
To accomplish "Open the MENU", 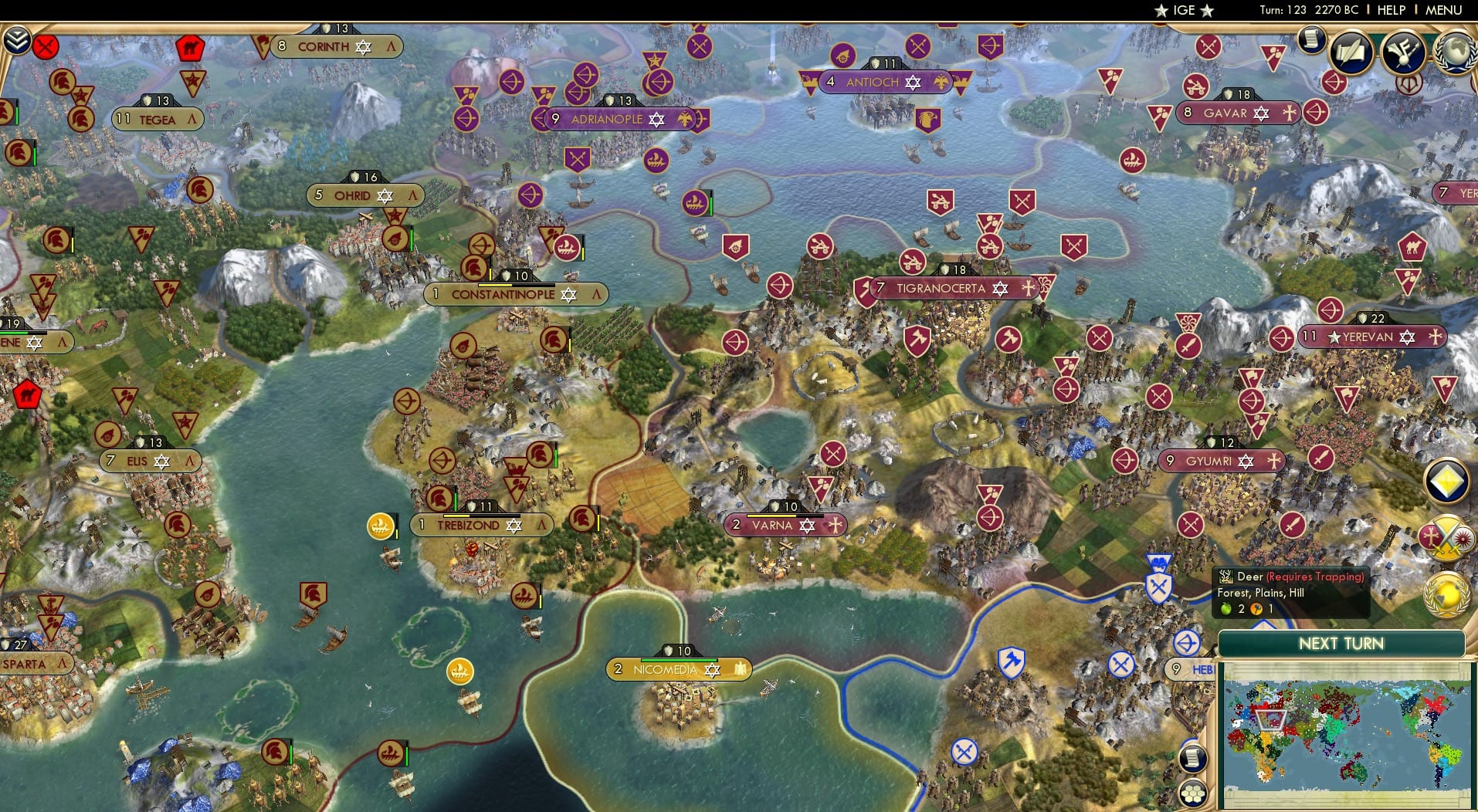I will pos(1442,11).
